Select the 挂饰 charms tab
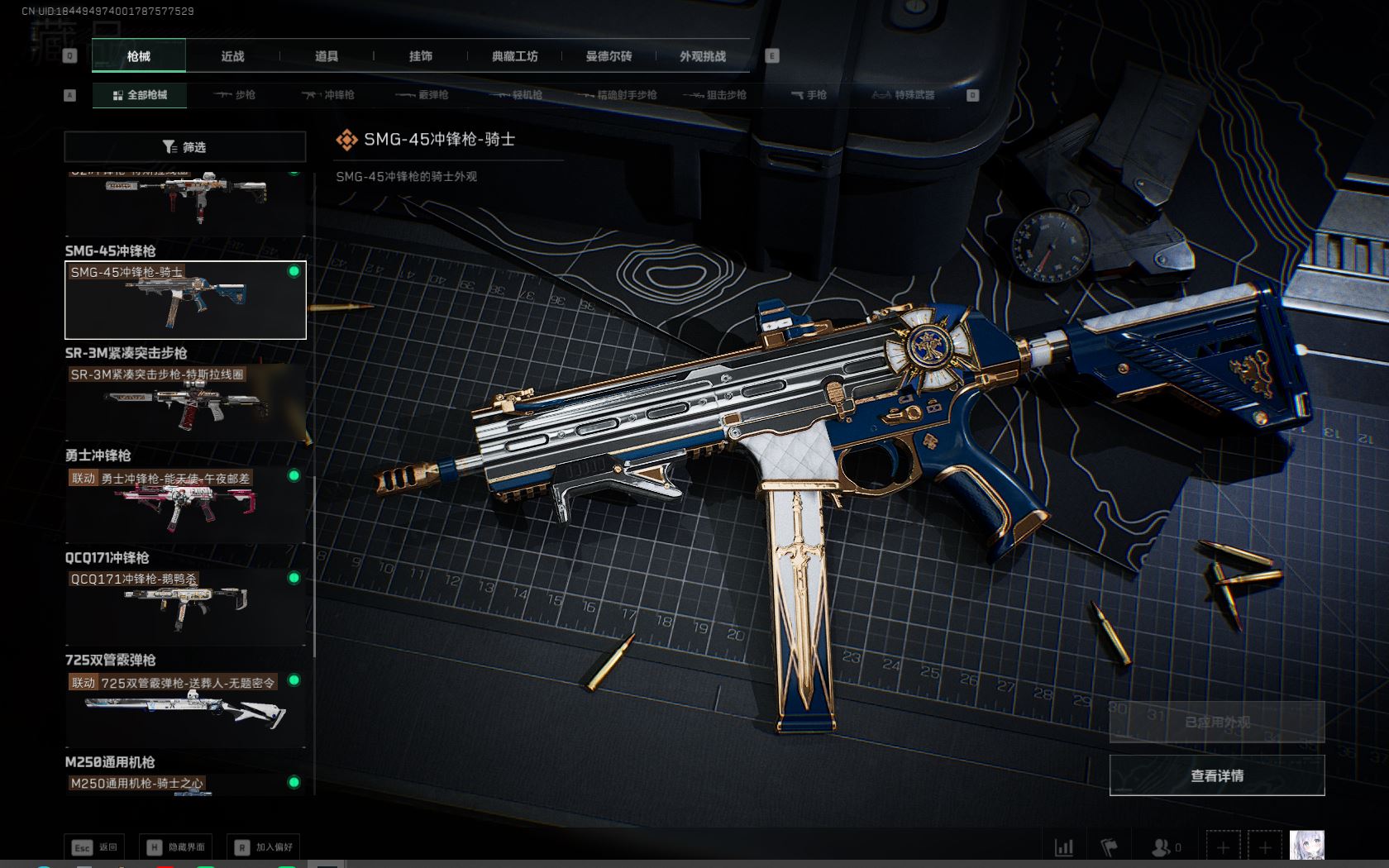 click(420, 56)
